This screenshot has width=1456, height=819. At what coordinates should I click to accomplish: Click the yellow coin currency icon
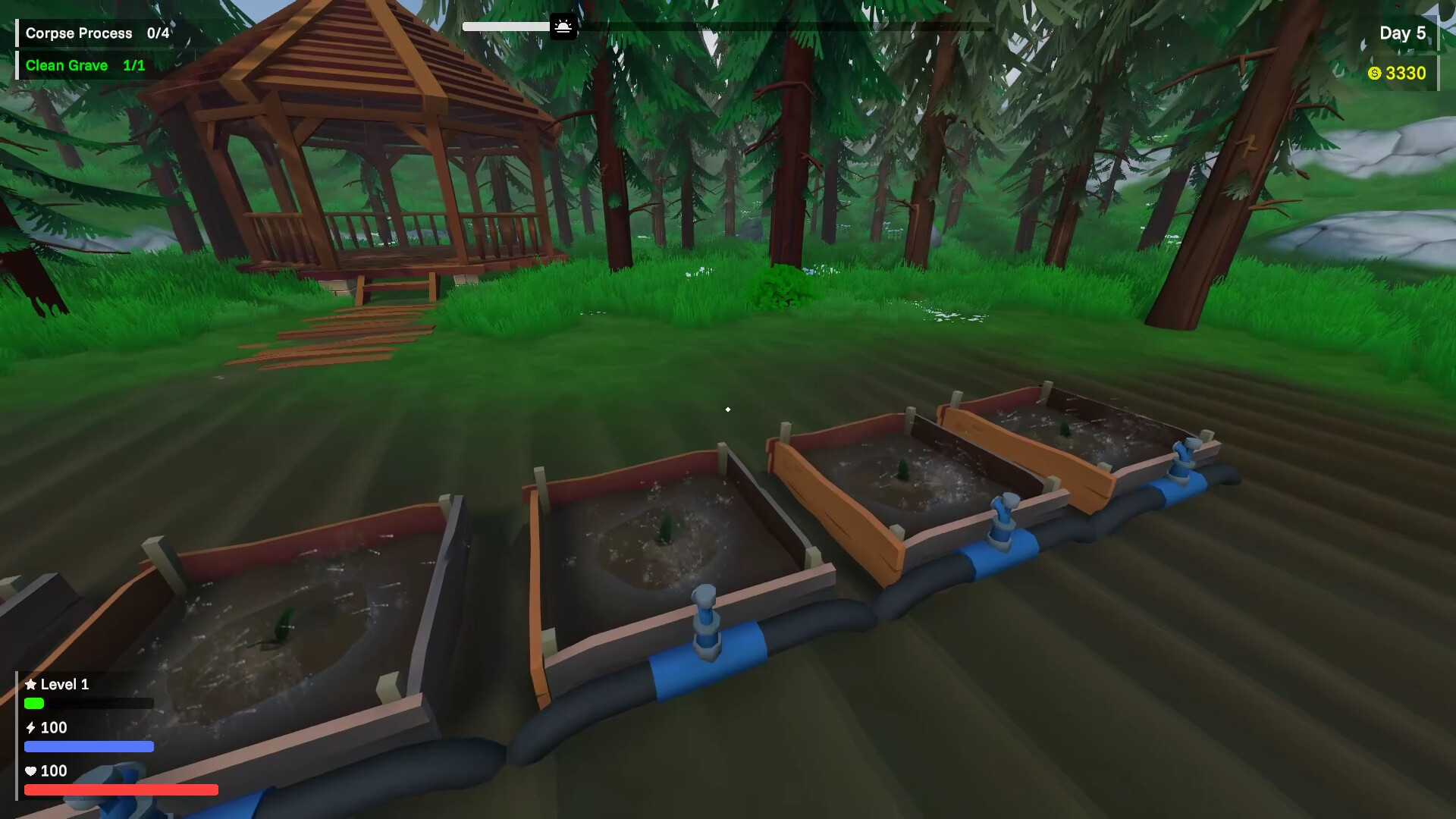1374,74
